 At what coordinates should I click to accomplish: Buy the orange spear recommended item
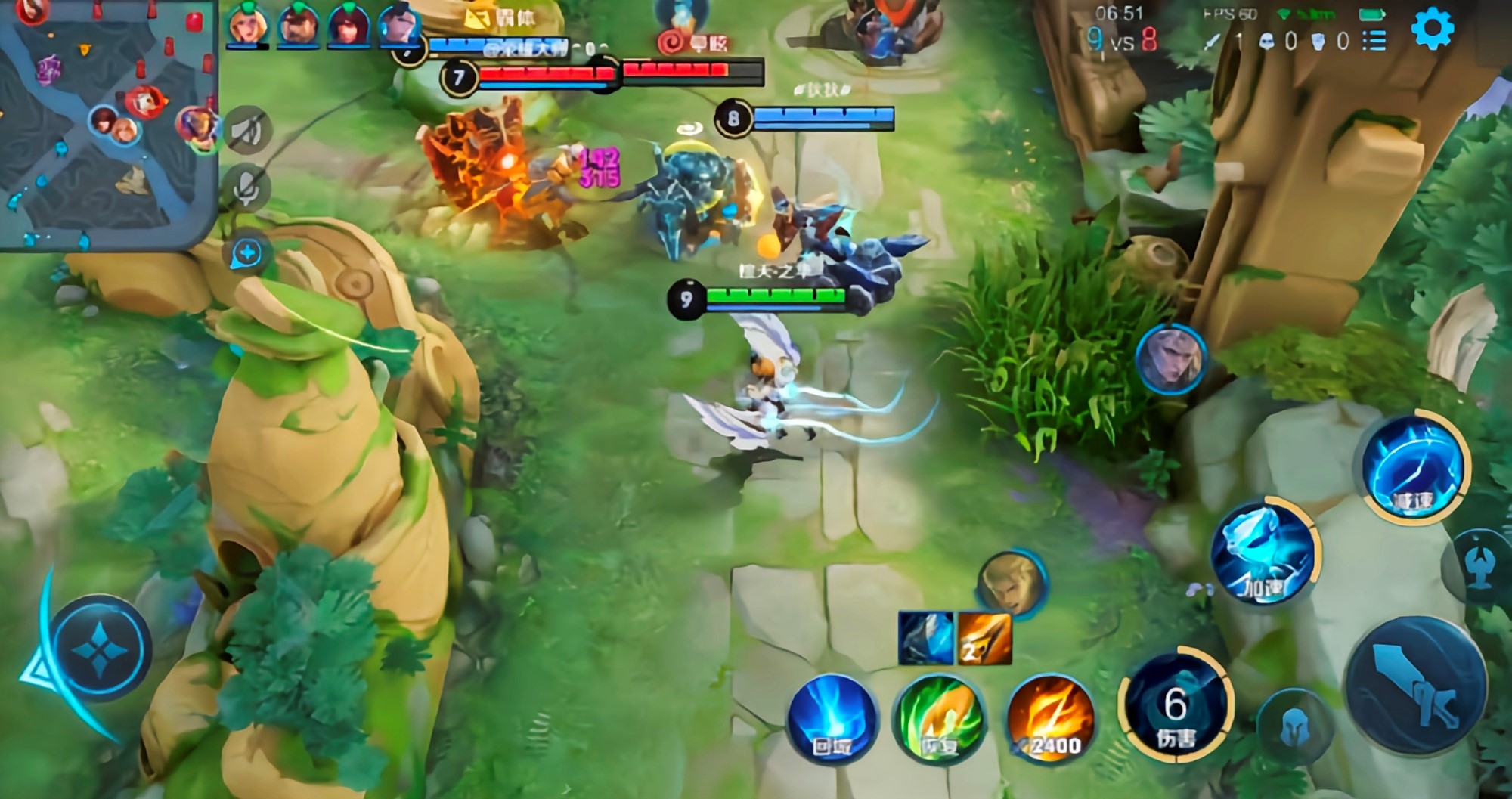pyautogui.click(x=984, y=638)
